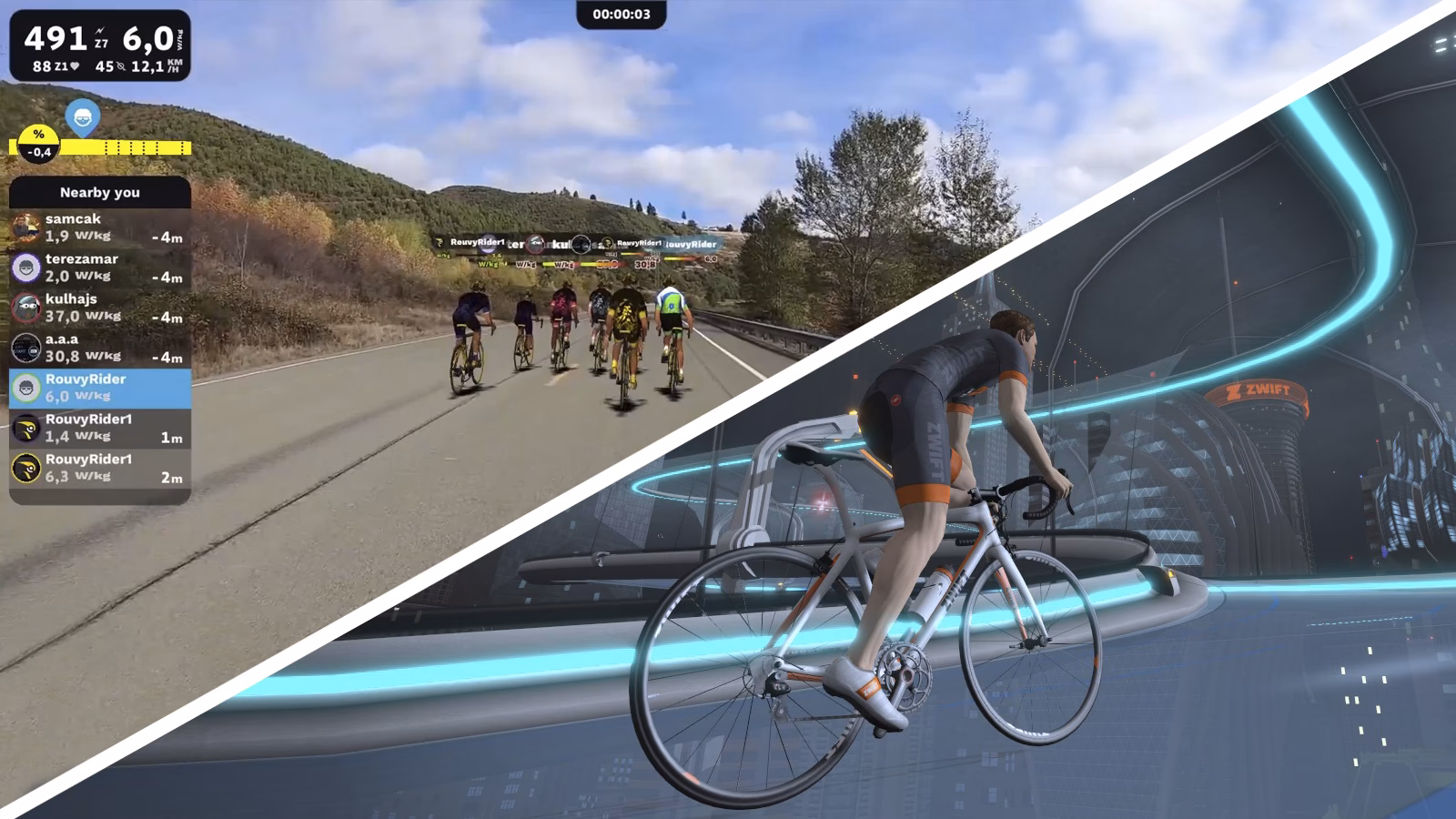Screen dimensions: 1456x819
Task: Click the cadence icon next to 45
Action: point(122,67)
